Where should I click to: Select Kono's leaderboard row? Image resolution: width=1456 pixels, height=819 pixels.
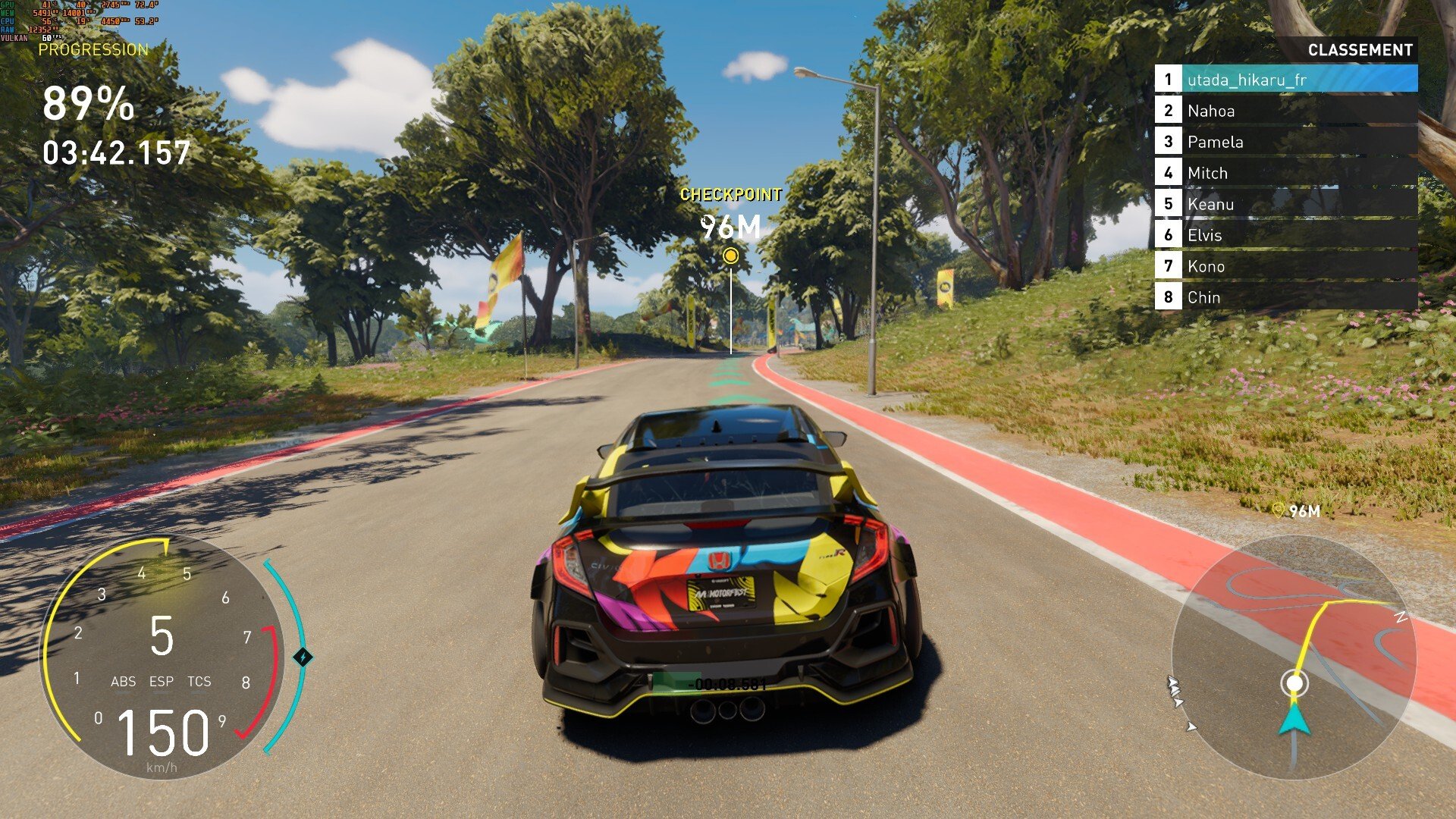(1285, 266)
